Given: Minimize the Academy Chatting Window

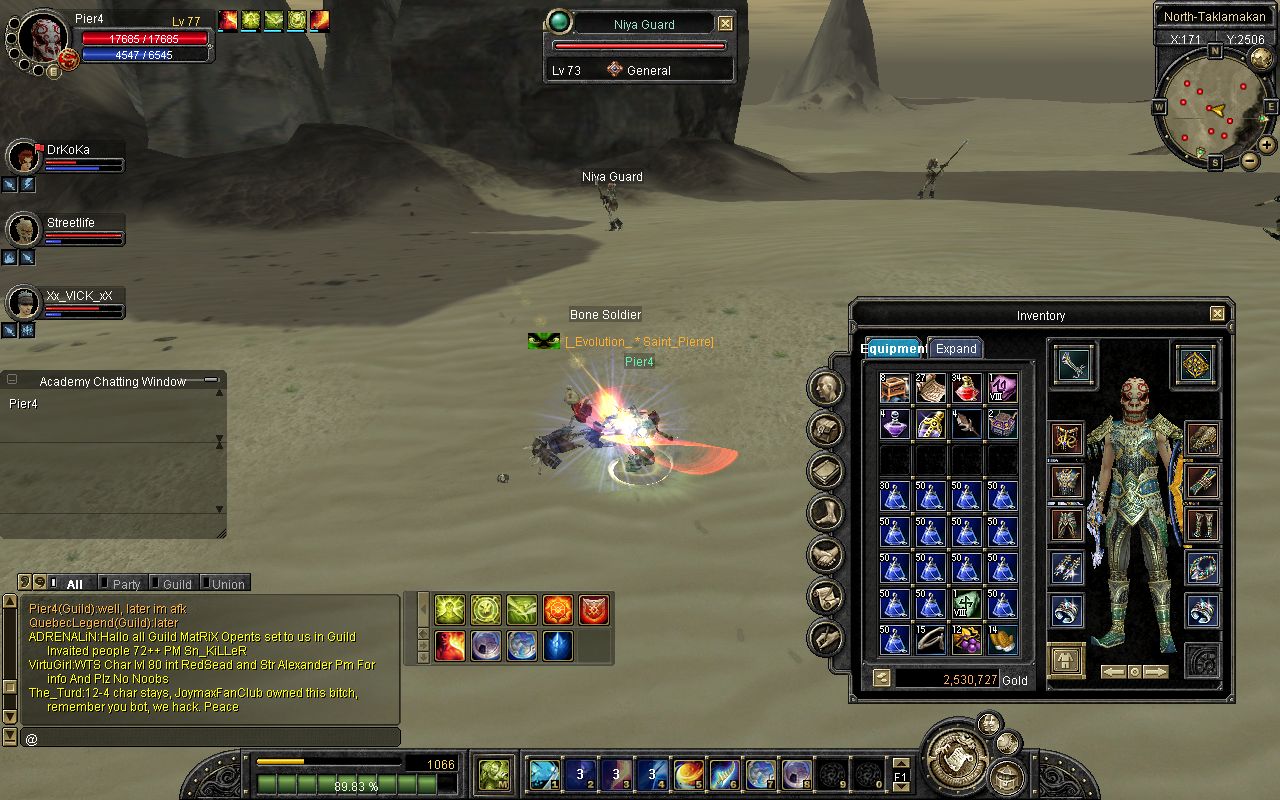Looking at the screenshot, I should 211,380.
